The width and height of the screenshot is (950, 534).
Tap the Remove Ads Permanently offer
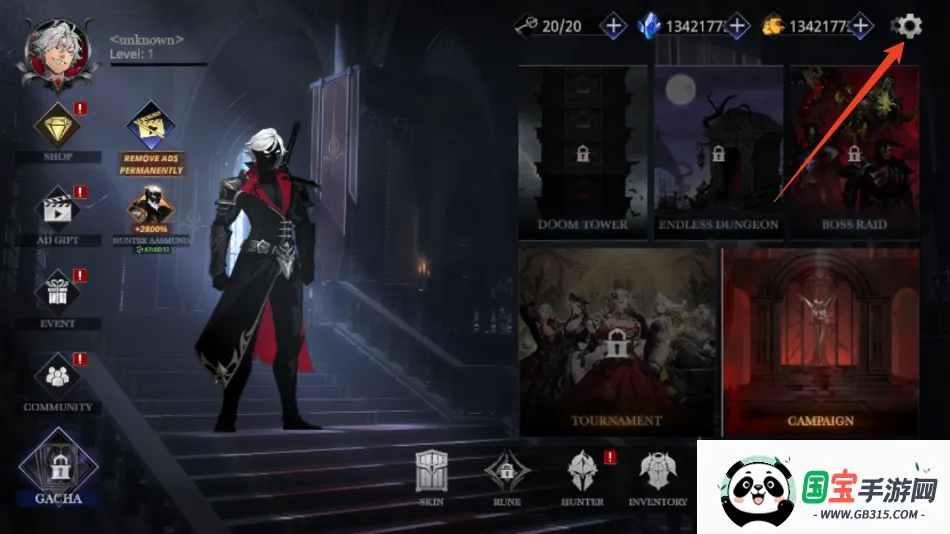pos(152,136)
